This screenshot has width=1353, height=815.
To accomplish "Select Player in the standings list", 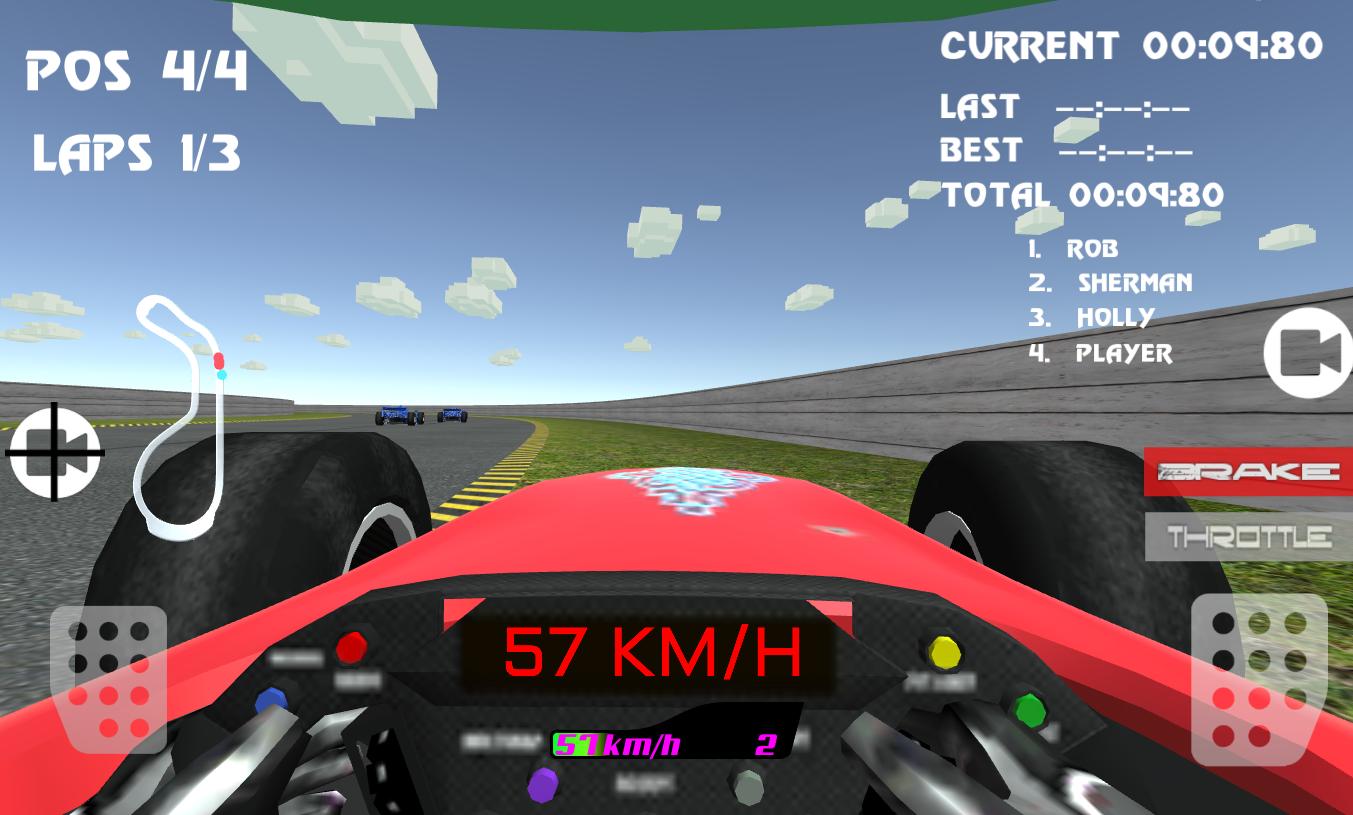I will point(1100,353).
